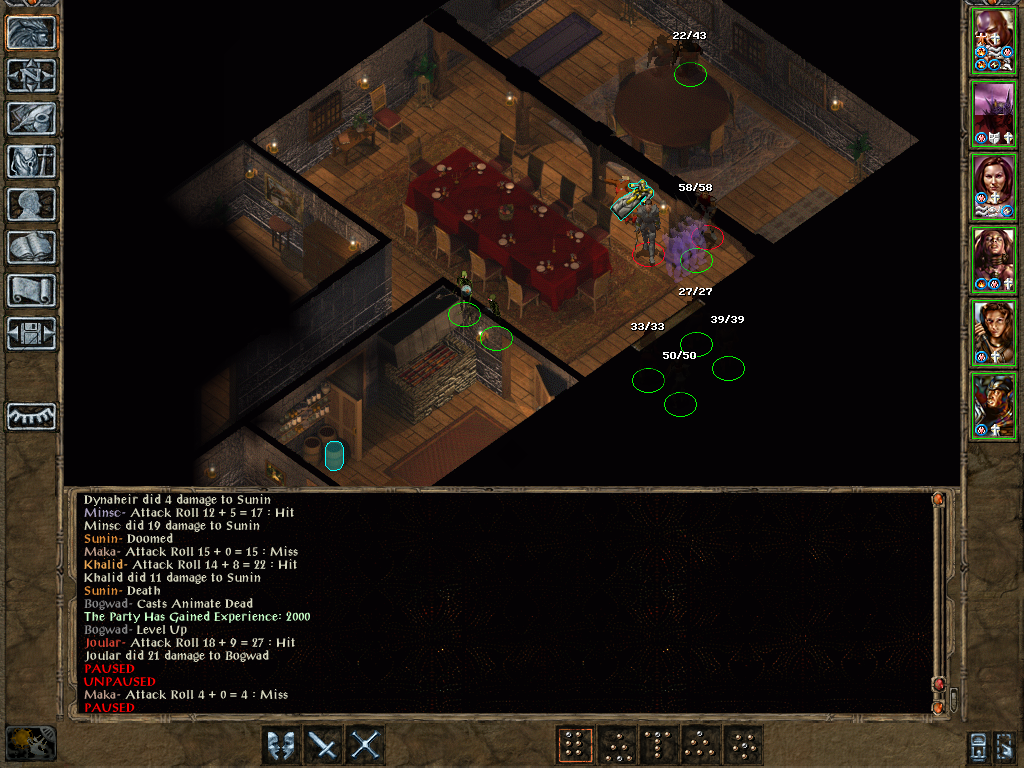This screenshot has width=1024, height=768.
Task: Toggle the game clock pause button
Action: point(30,743)
